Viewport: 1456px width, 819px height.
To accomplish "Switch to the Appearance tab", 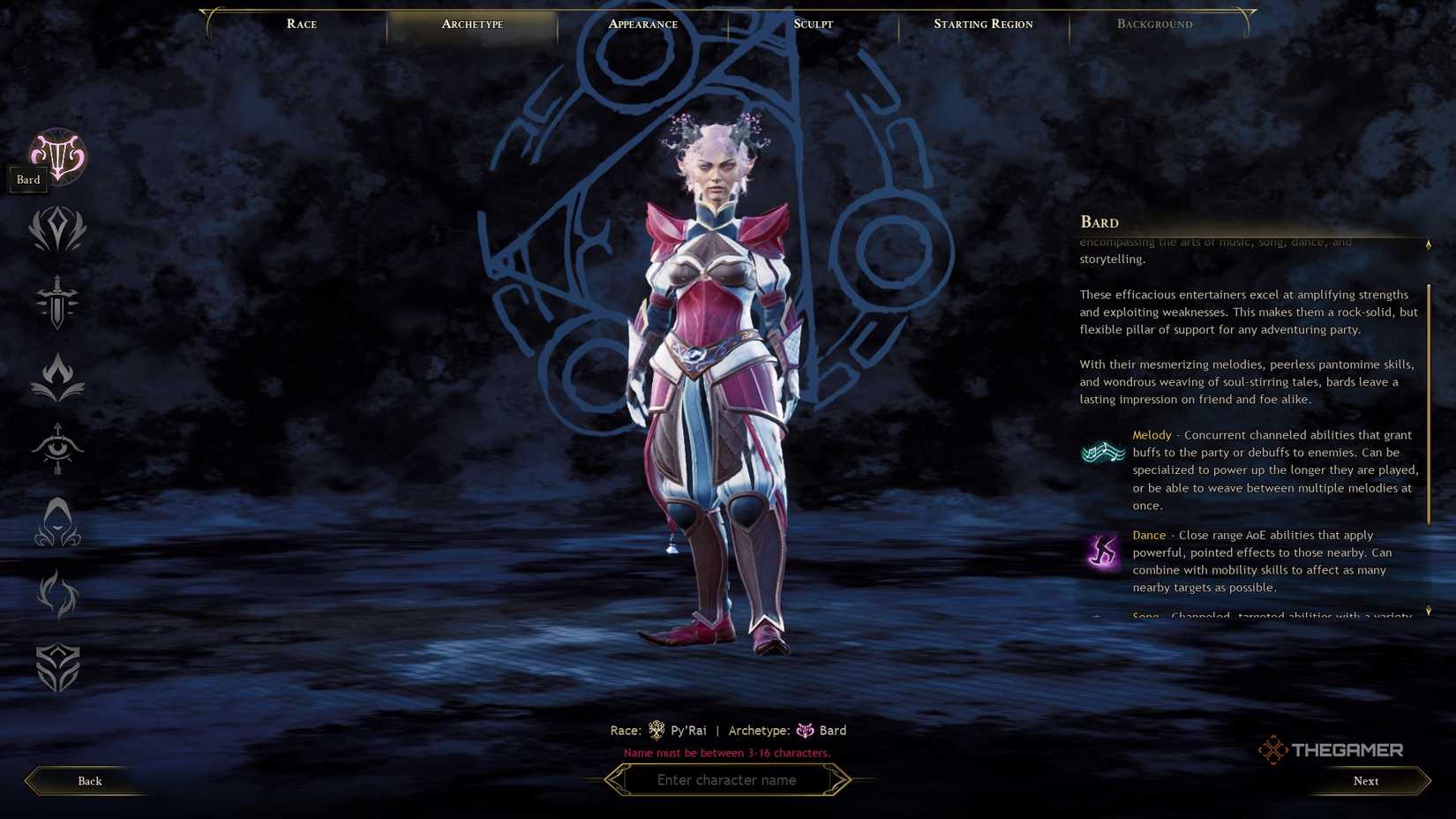I will click(642, 24).
